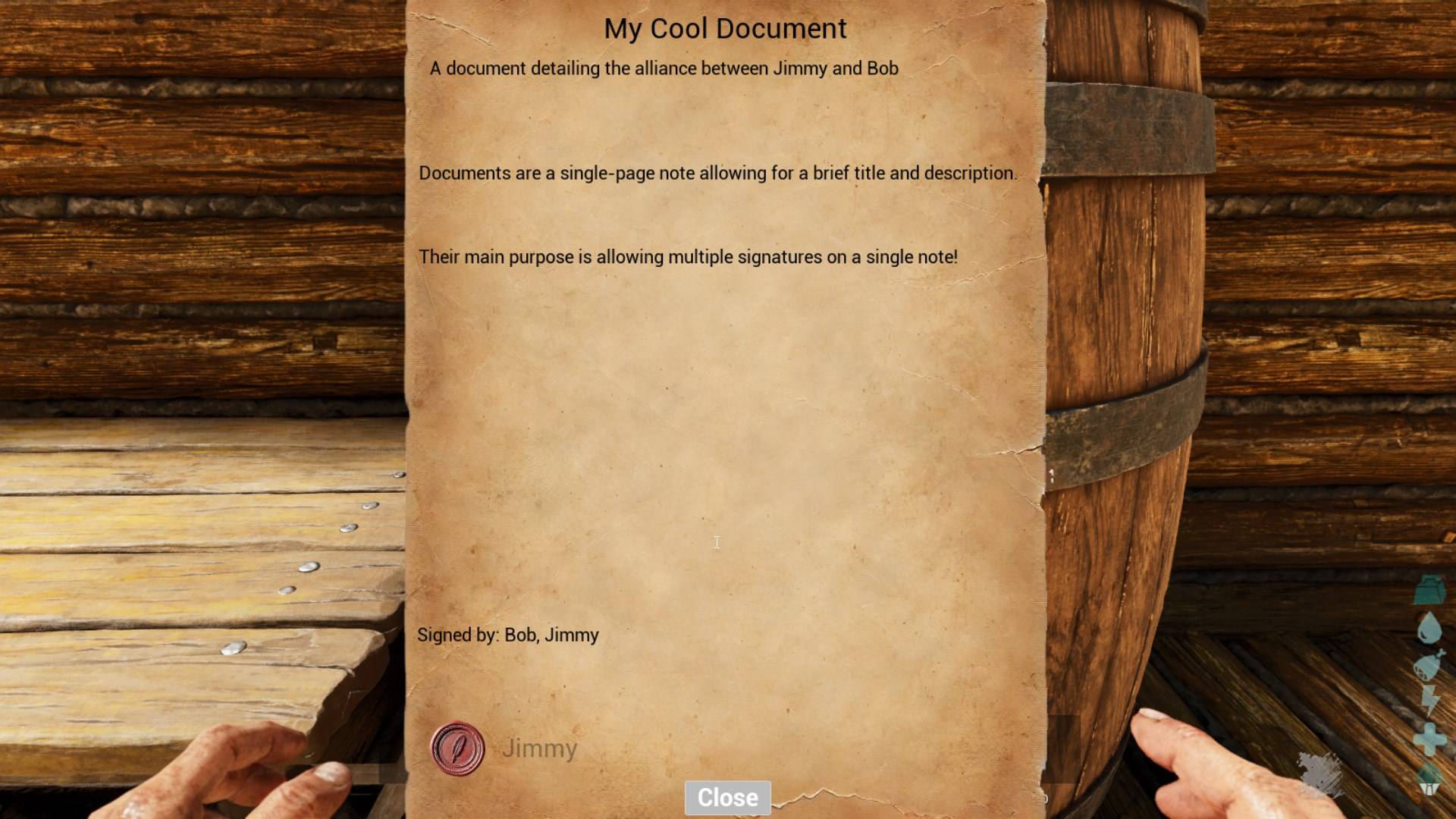Click the alliance description line under the title

click(664, 68)
